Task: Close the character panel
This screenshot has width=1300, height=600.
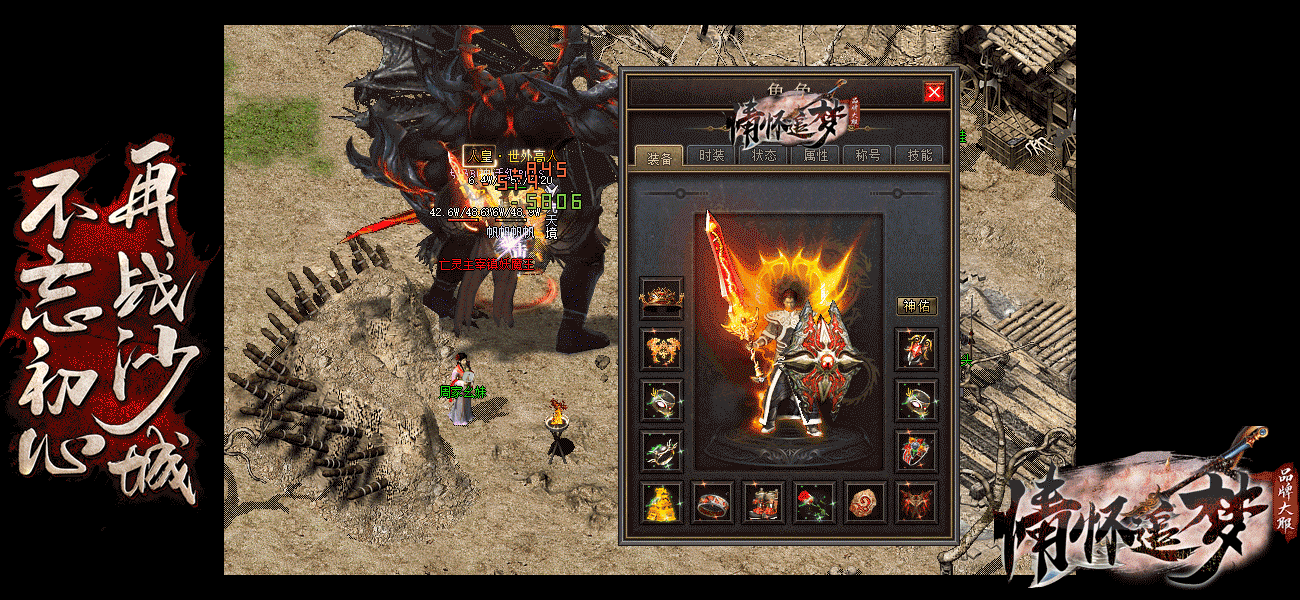Action: point(934,93)
